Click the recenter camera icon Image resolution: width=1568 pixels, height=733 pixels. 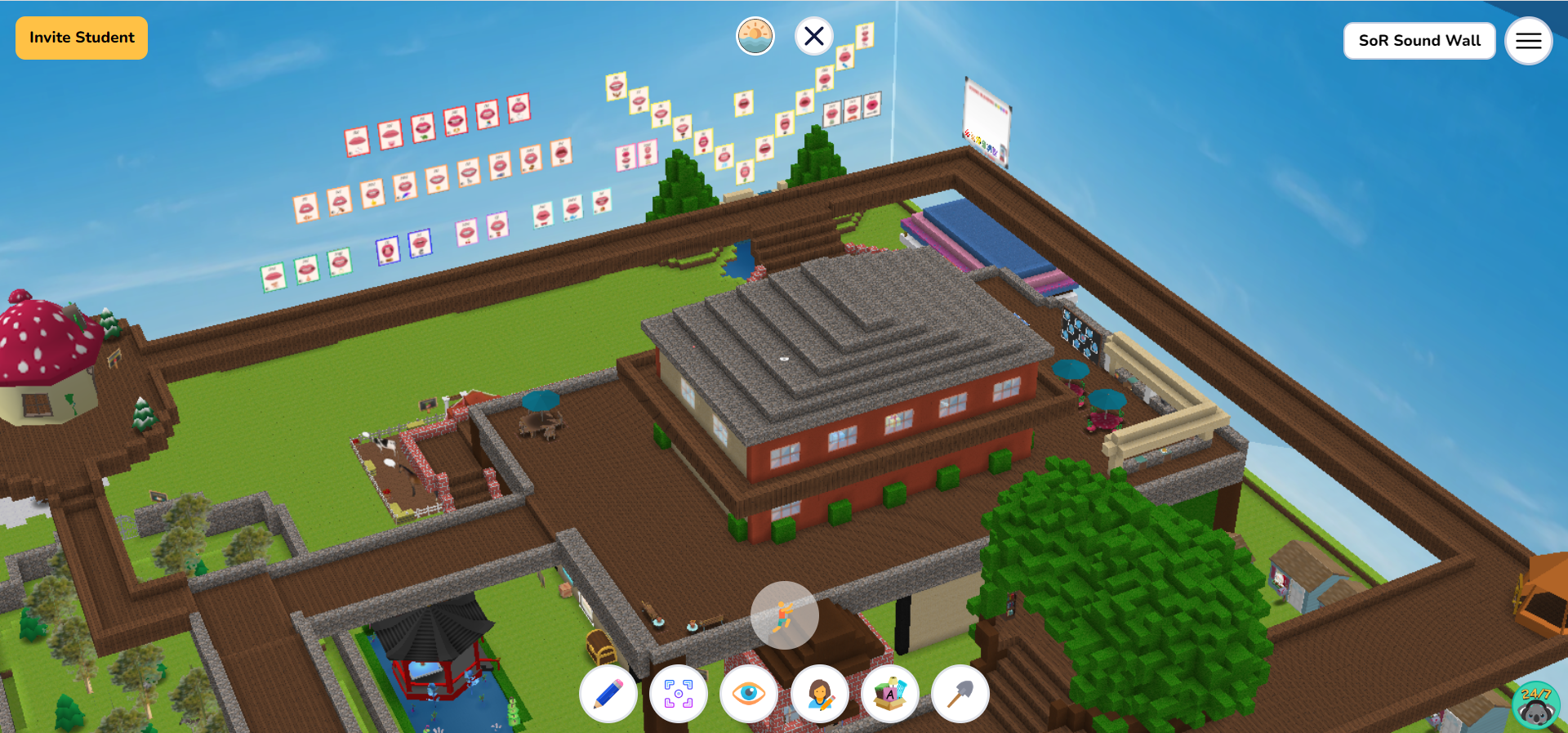[x=679, y=694]
